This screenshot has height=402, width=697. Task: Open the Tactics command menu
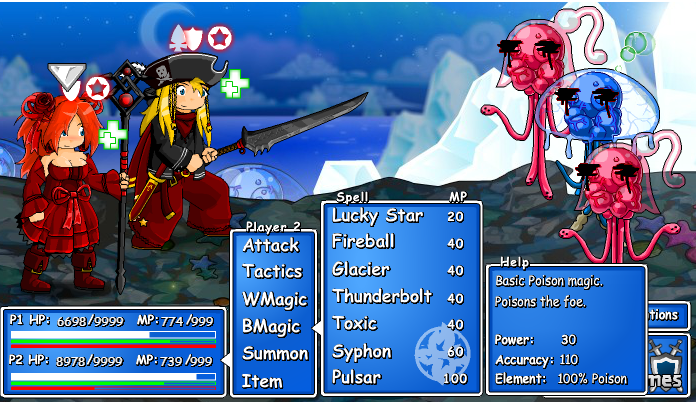(x=272, y=272)
